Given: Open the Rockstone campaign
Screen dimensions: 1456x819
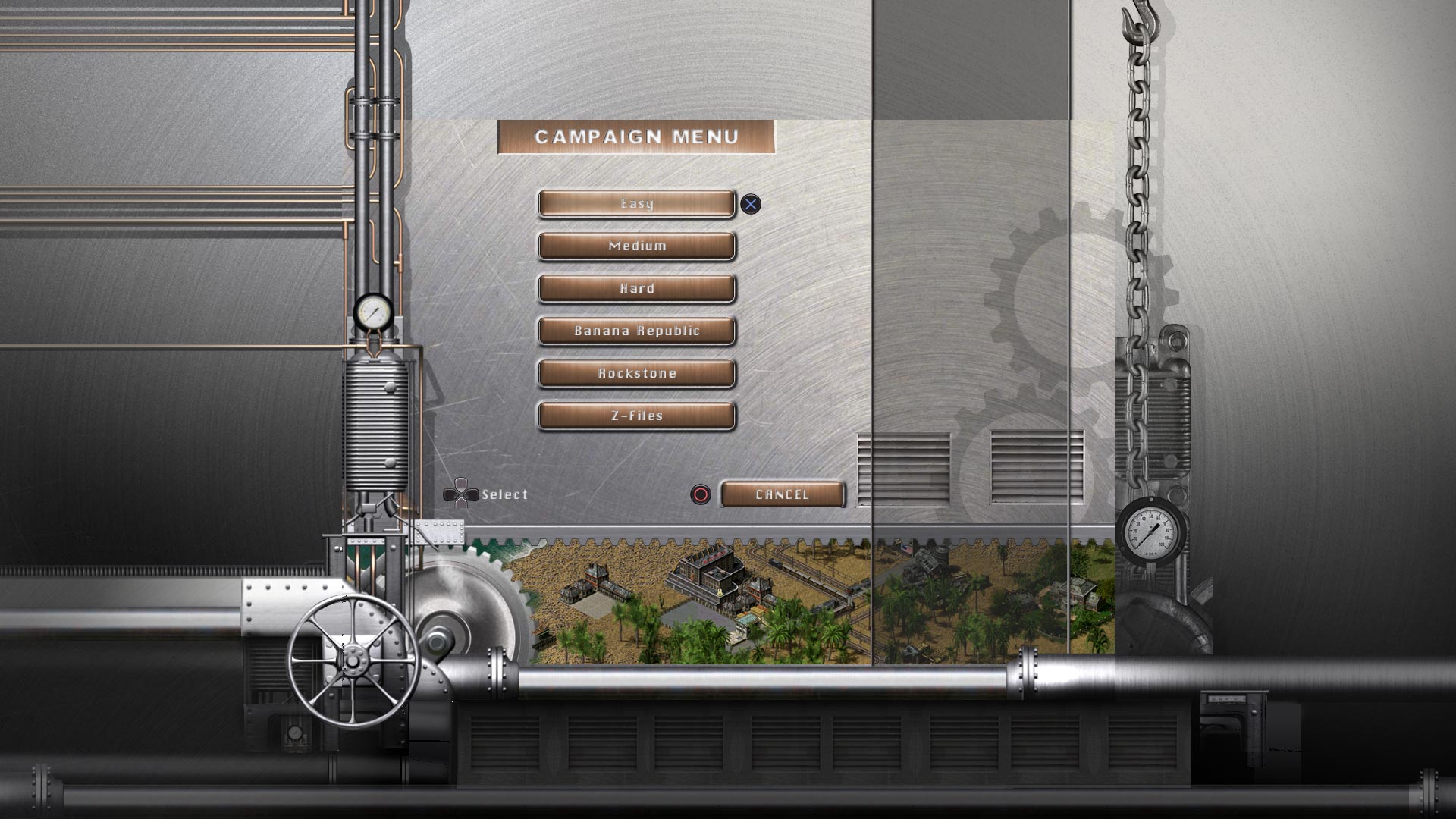Looking at the screenshot, I should (637, 373).
